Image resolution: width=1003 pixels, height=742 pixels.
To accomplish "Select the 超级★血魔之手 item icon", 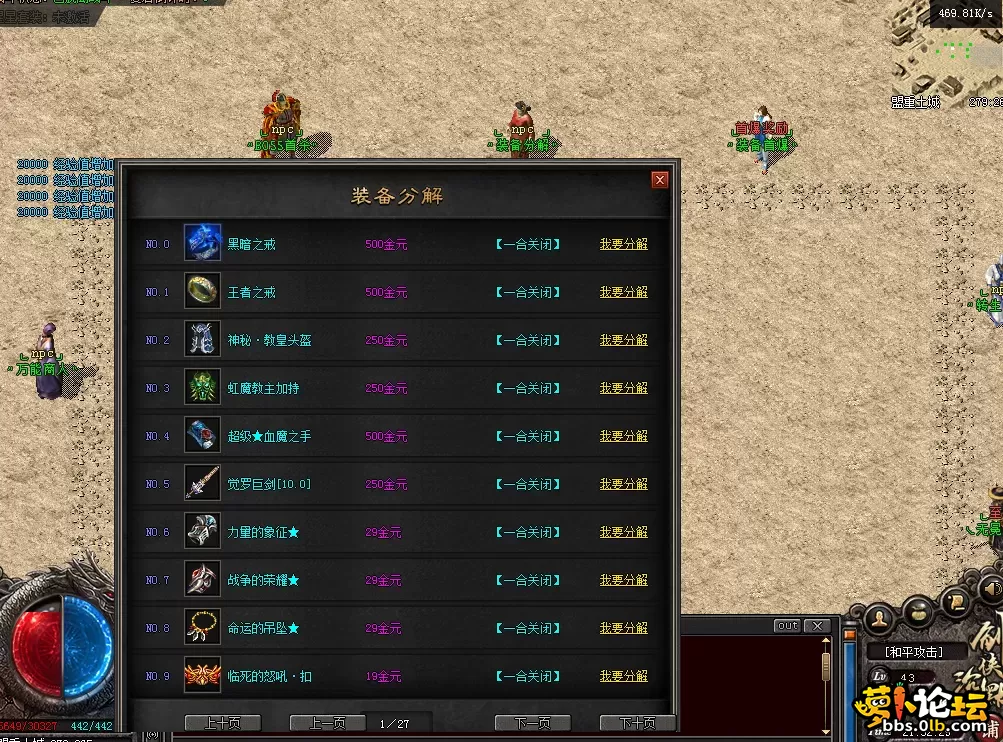I will tap(202, 436).
